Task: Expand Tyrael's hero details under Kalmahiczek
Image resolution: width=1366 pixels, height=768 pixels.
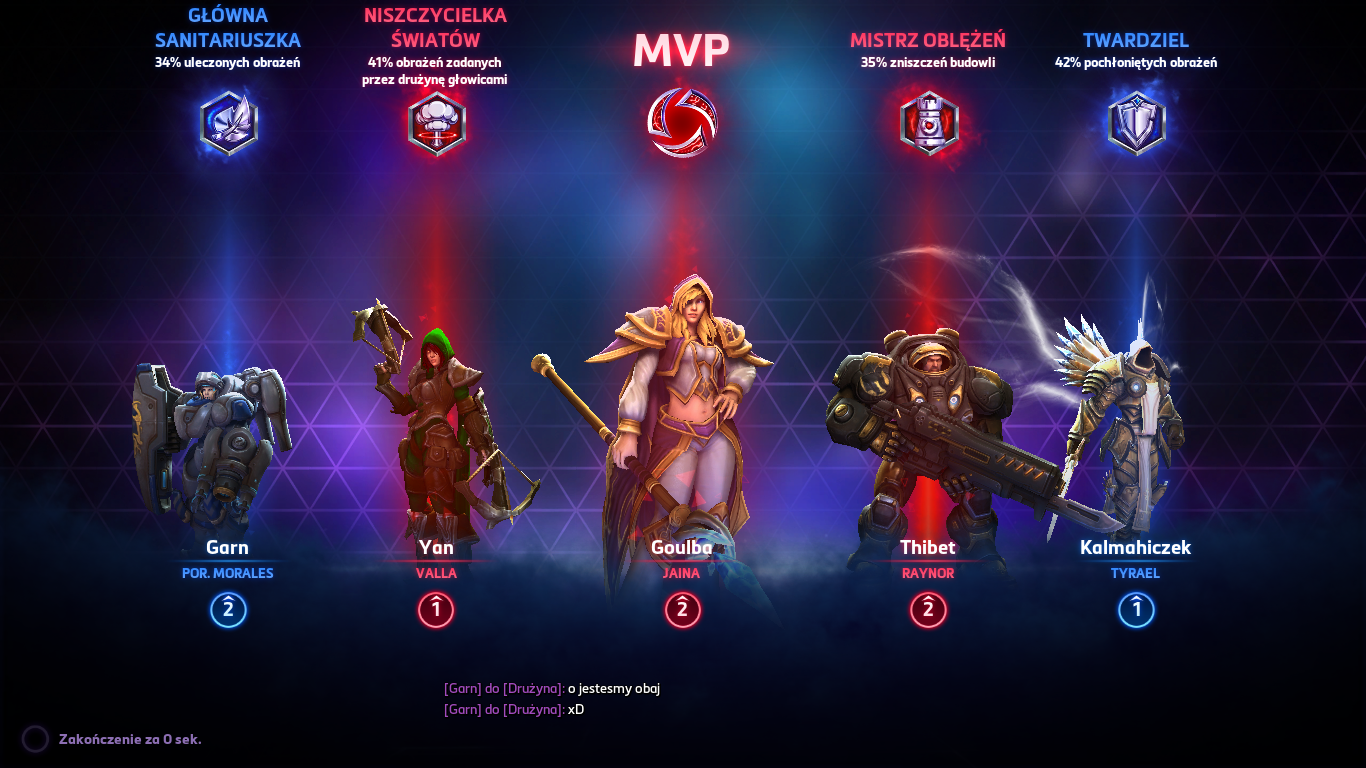Action: [x=1135, y=575]
